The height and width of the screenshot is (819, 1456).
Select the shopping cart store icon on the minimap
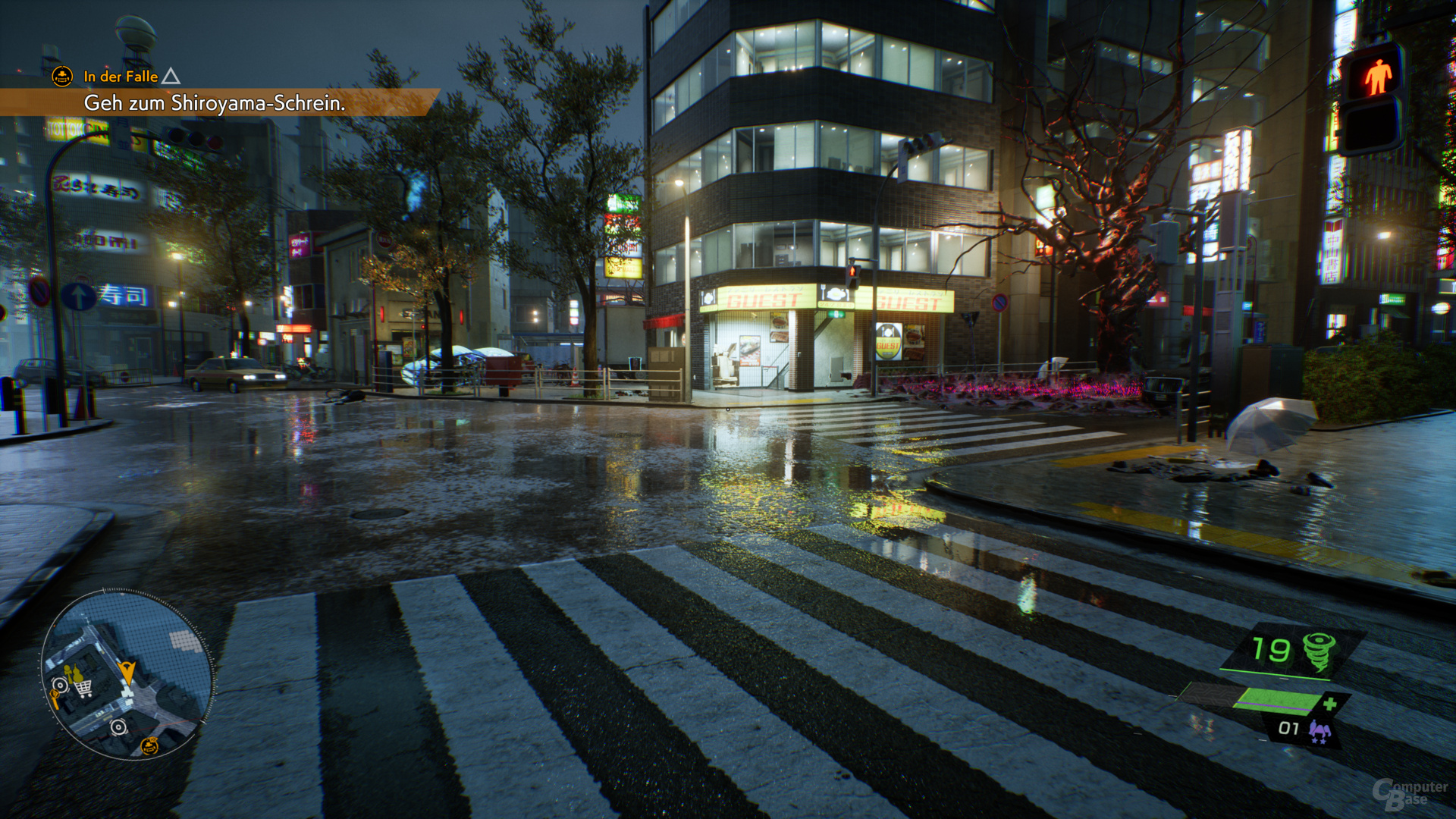[x=83, y=689]
